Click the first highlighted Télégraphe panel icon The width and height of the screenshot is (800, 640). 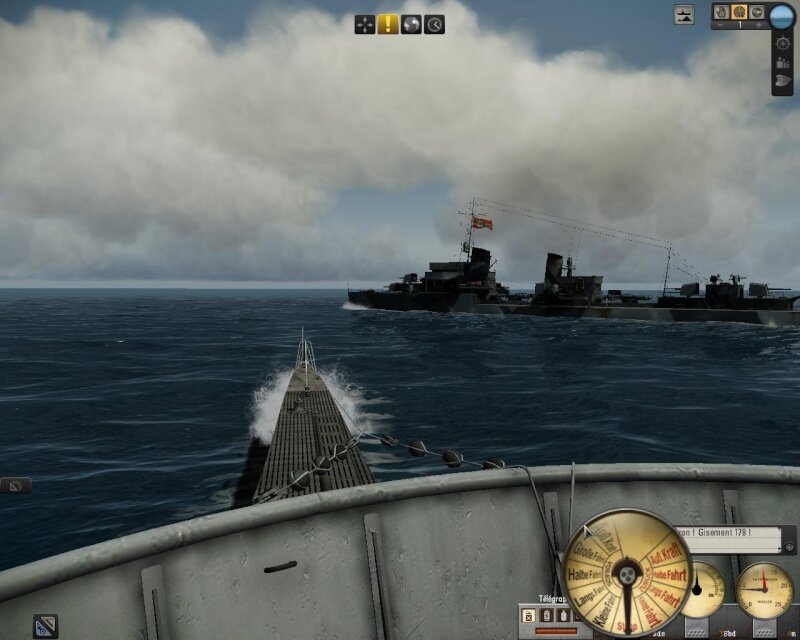coord(529,616)
